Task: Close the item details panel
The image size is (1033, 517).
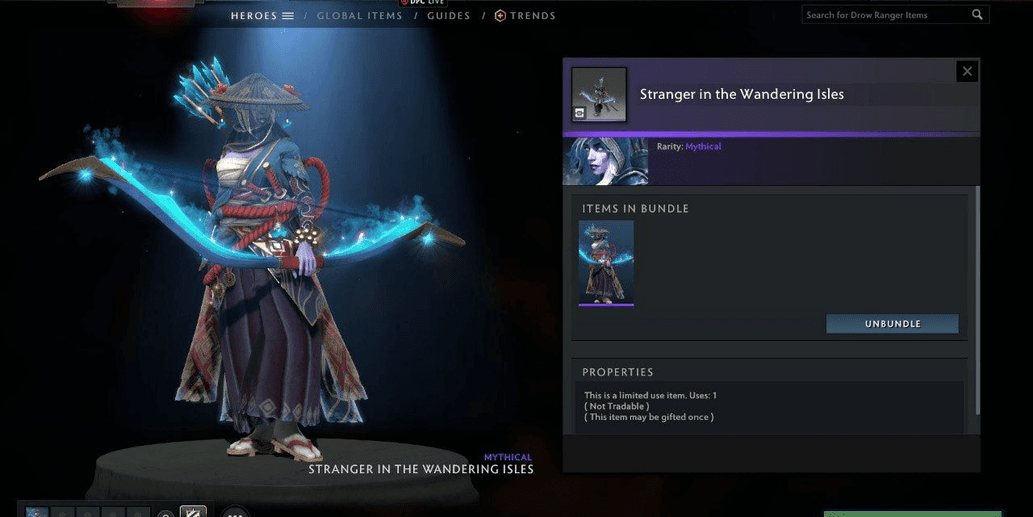Action: (x=966, y=71)
